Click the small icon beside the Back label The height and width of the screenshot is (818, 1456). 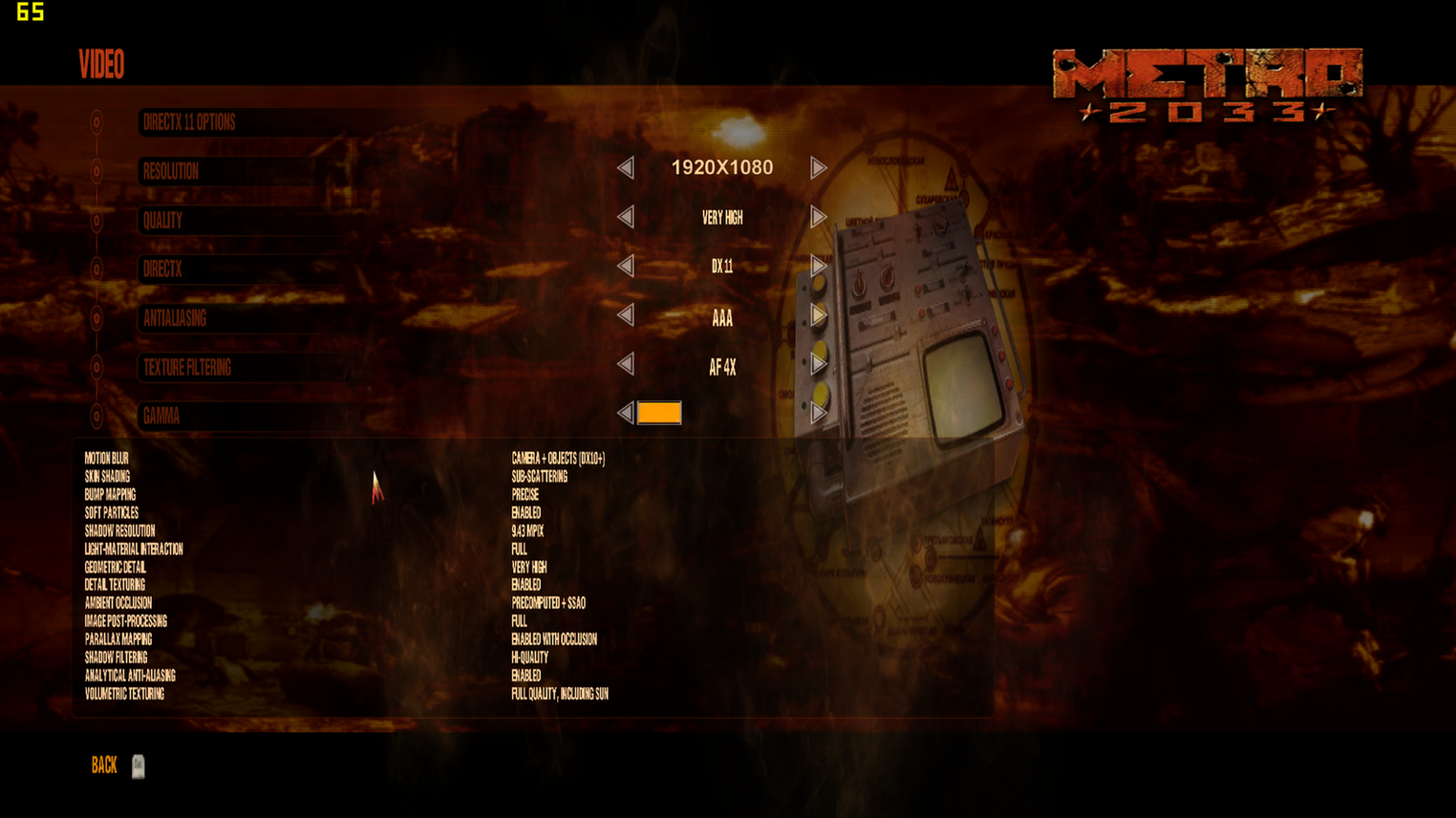(x=137, y=767)
